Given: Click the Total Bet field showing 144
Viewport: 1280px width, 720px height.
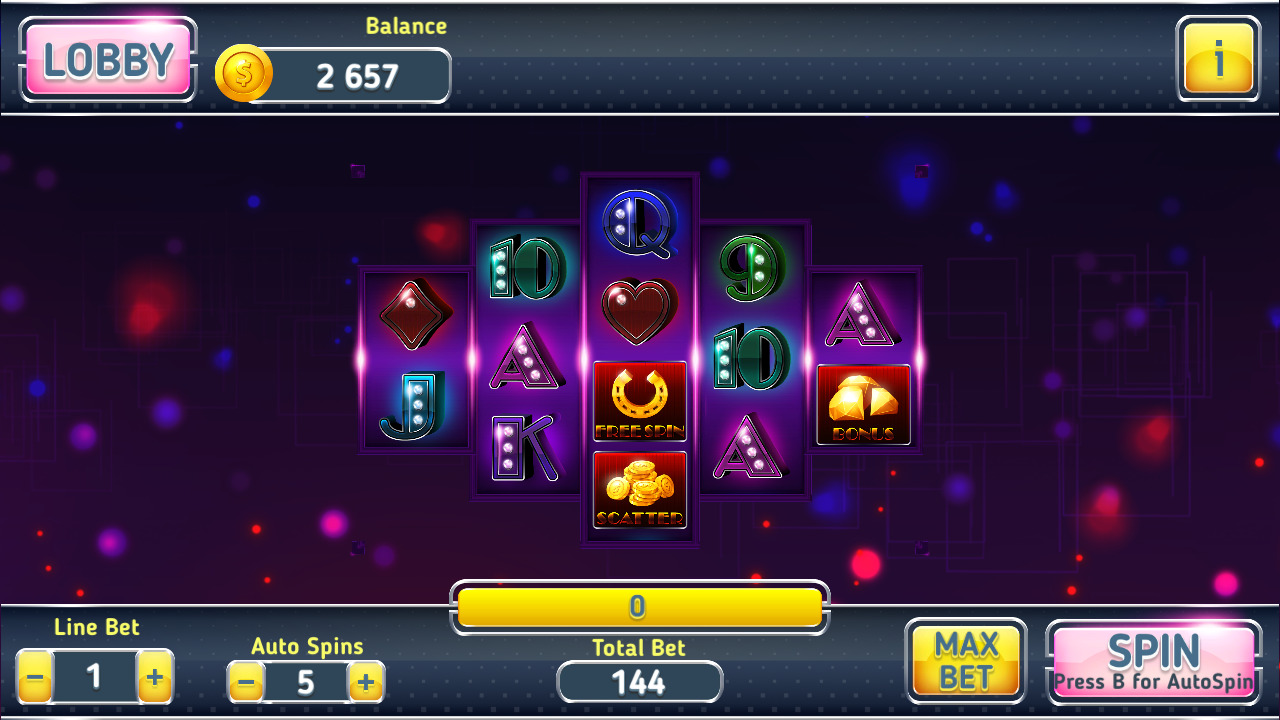Looking at the screenshot, I should click(639, 682).
